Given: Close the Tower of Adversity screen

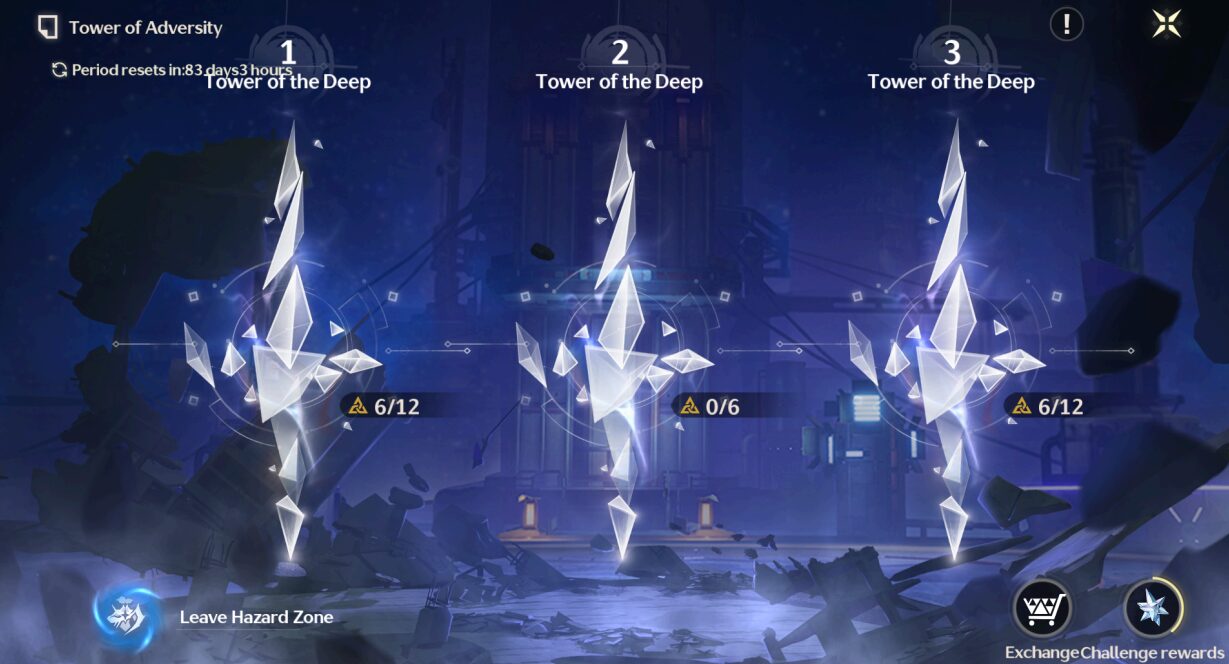Looking at the screenshot, I should pyautogui.click(x=1166, y=24).
